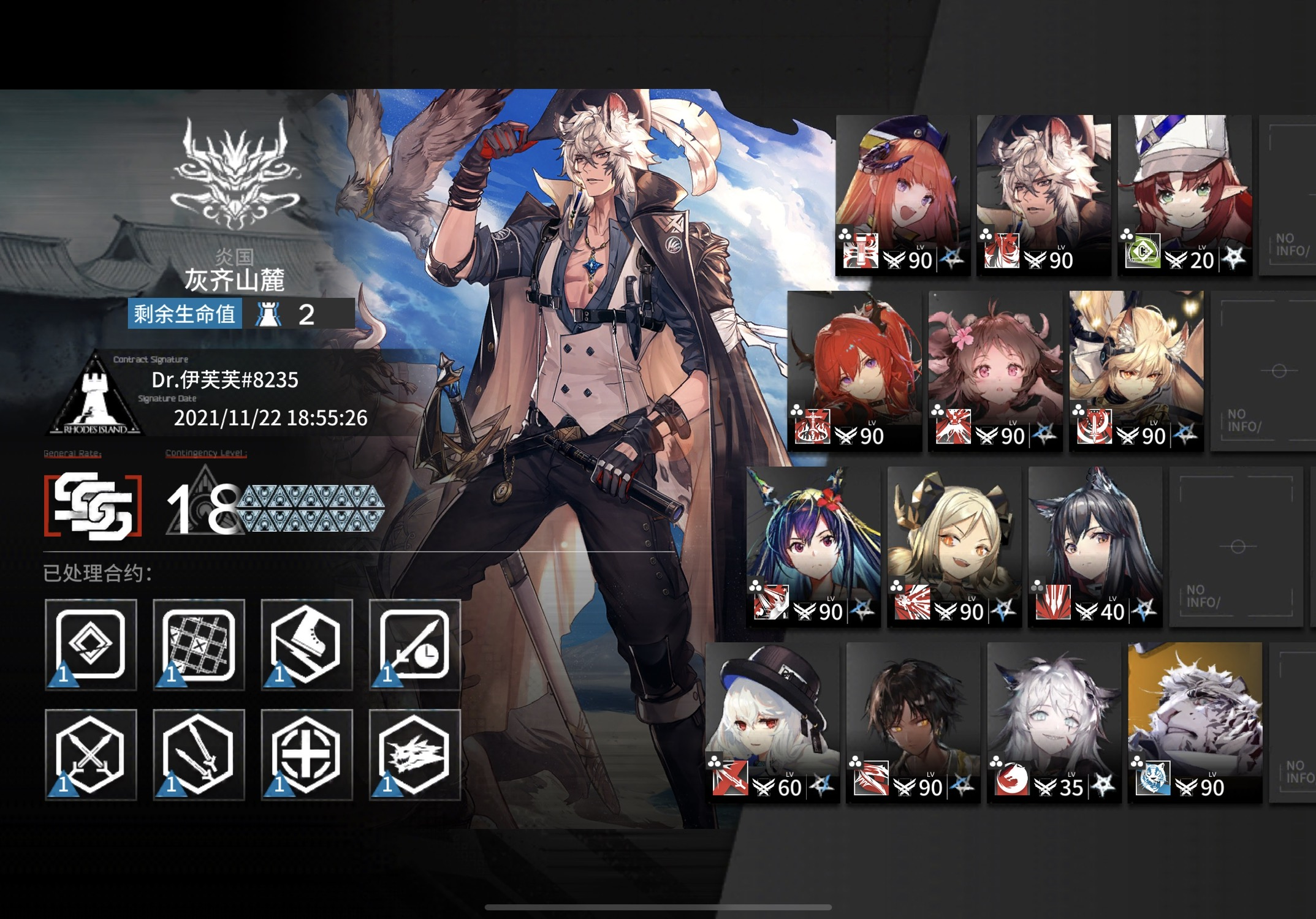The height and width of the screenshot is (919, 1316).
Task: Click the blonde horned operator with orange eyes
Action: click(x=954, y=546)
